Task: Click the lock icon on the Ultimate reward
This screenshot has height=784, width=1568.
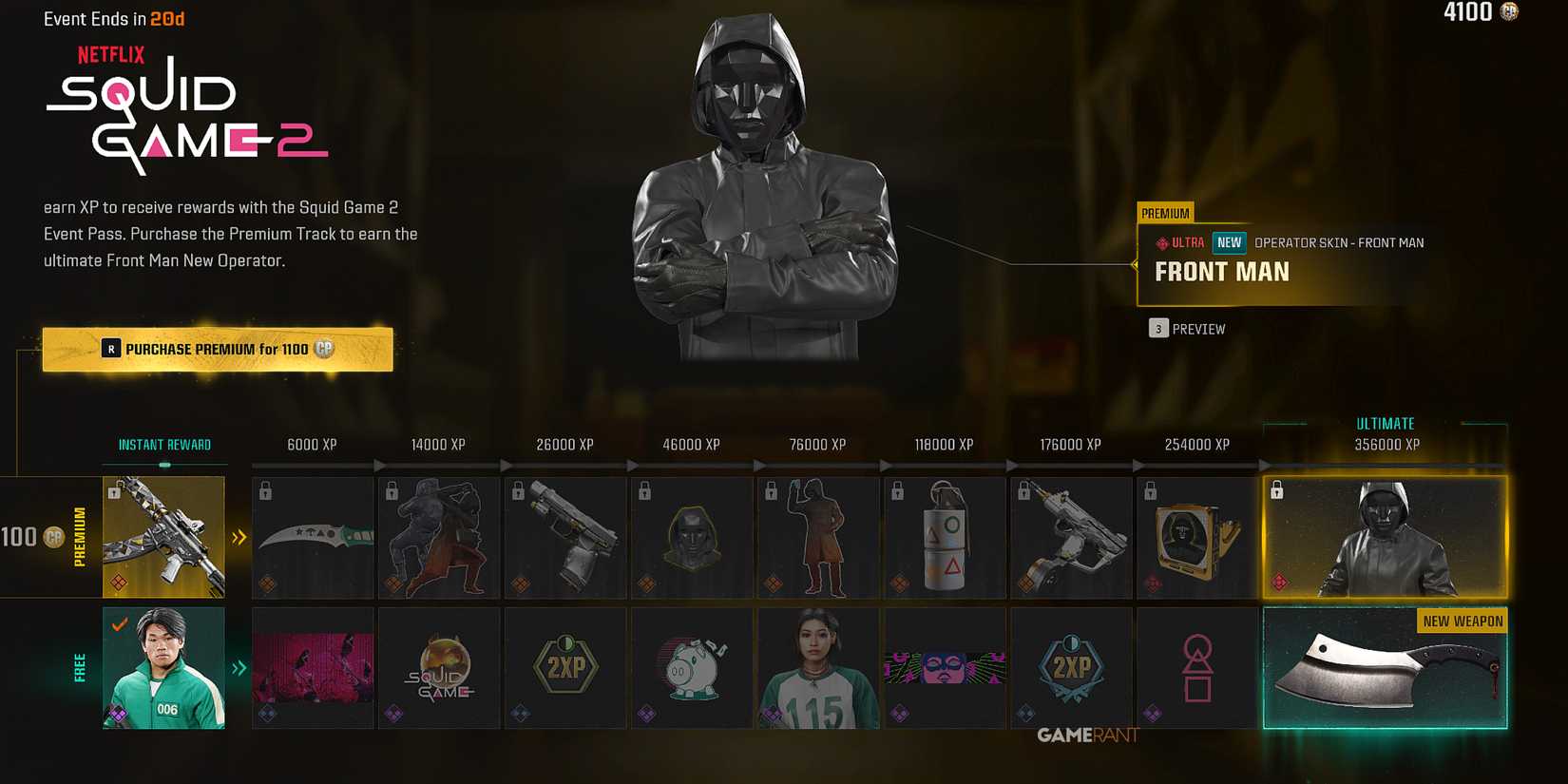Action: (x=1277, y=489)
